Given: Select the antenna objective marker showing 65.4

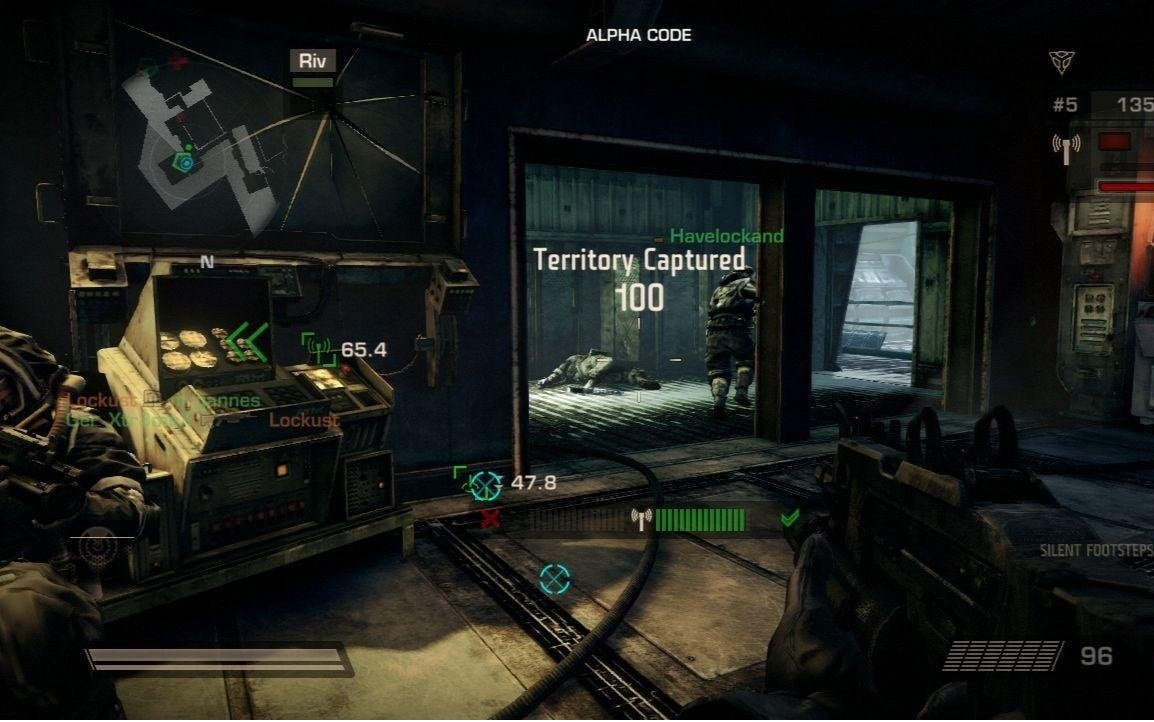Looking at the screenshot, I should pyautogui.click(x=319, y=350).
